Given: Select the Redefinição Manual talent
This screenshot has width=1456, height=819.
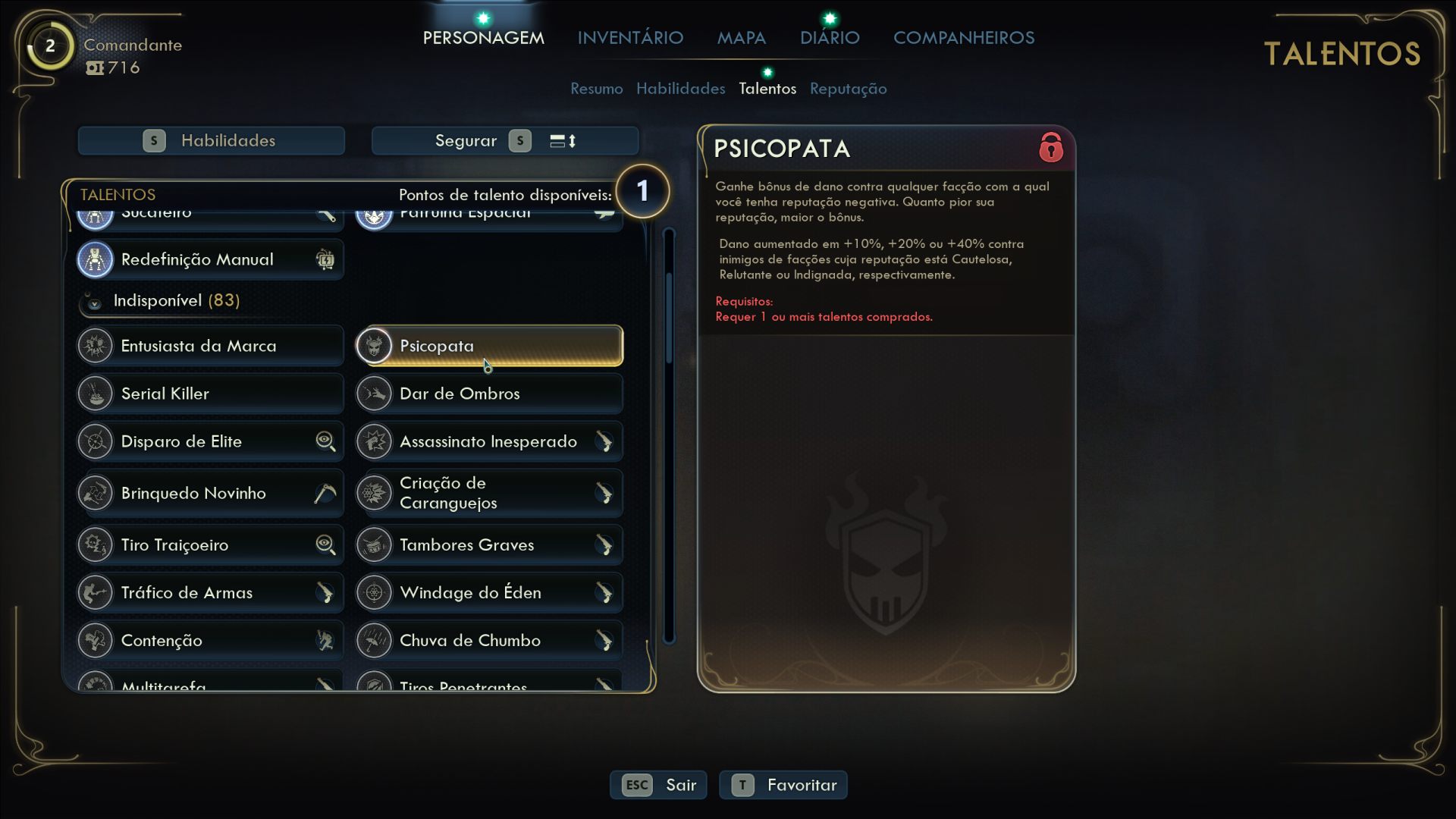Looking at the screenshot, I should 210,259.
